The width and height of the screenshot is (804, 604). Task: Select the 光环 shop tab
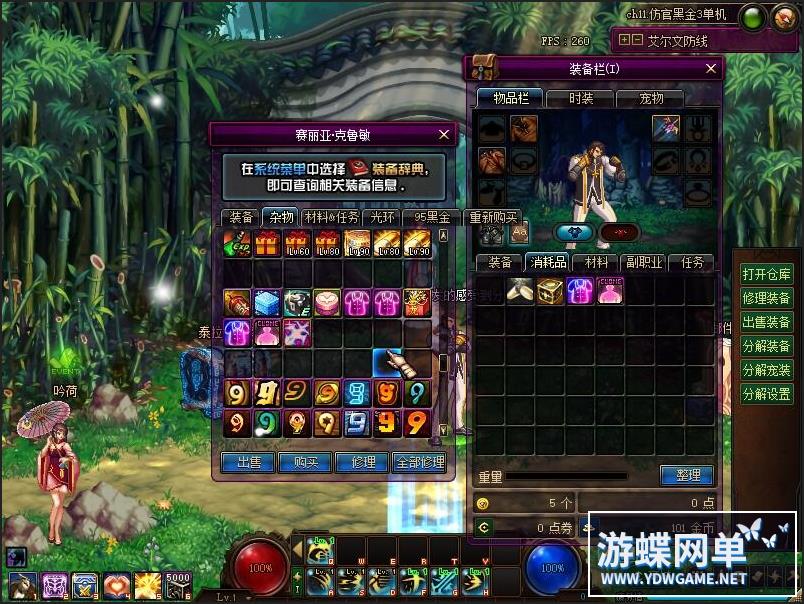(x=383, y=217)
